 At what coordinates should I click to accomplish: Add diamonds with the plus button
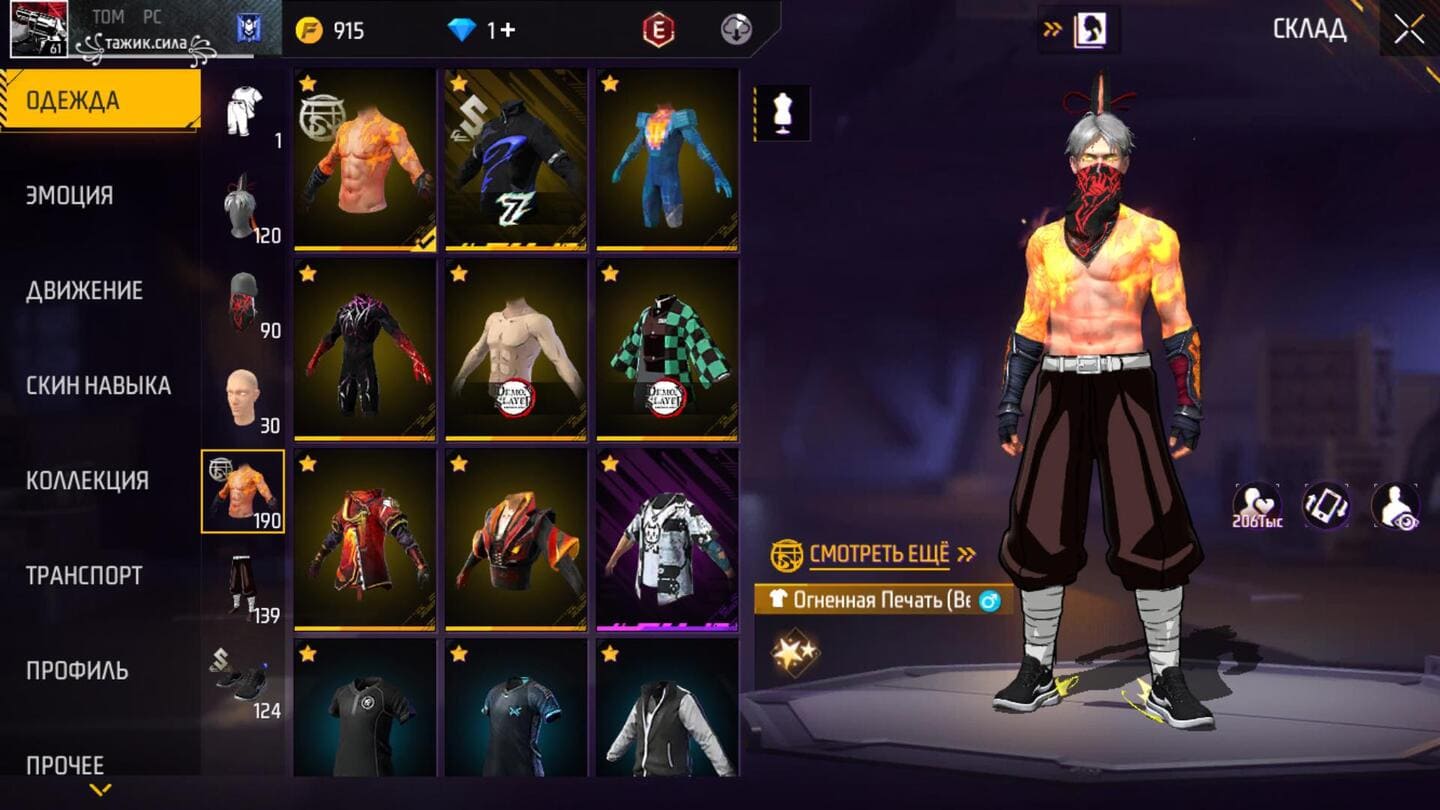(x=507, y=30)
